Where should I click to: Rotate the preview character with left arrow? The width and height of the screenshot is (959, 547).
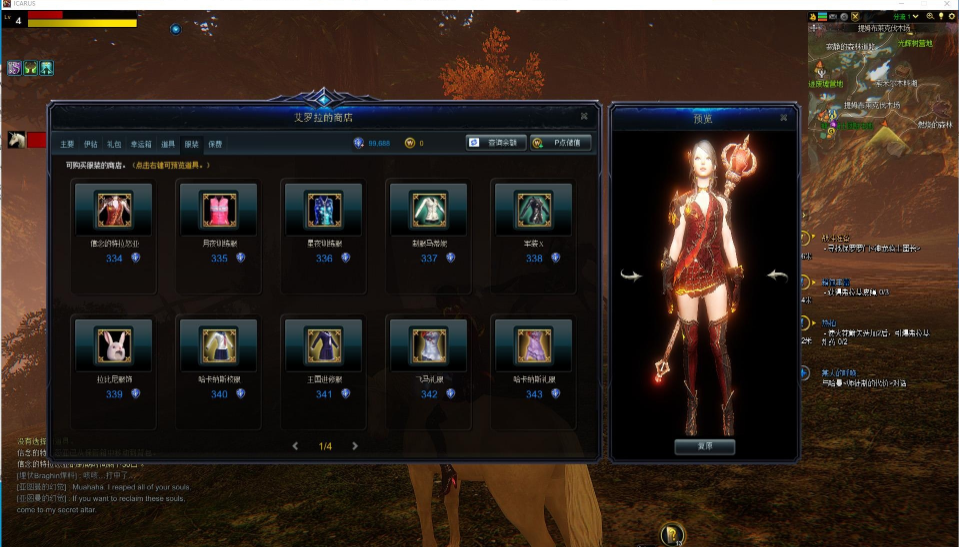click(630, 276)
